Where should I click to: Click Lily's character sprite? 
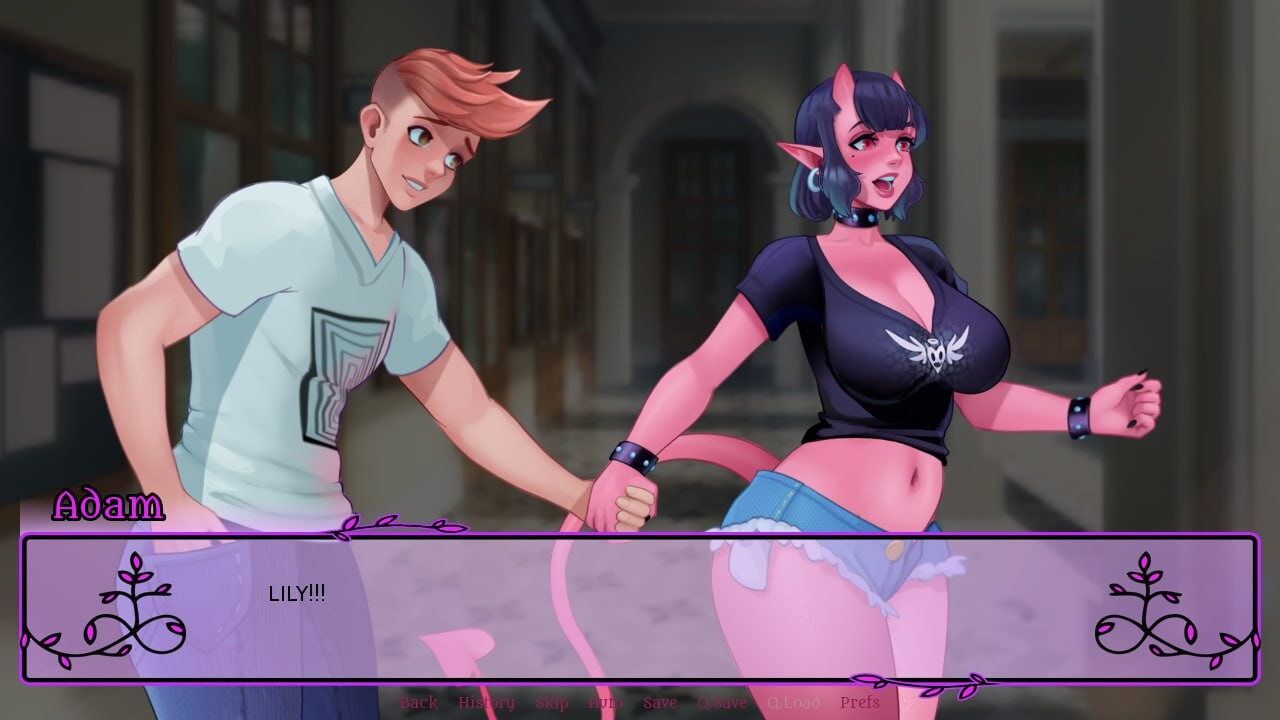point(870,300)
